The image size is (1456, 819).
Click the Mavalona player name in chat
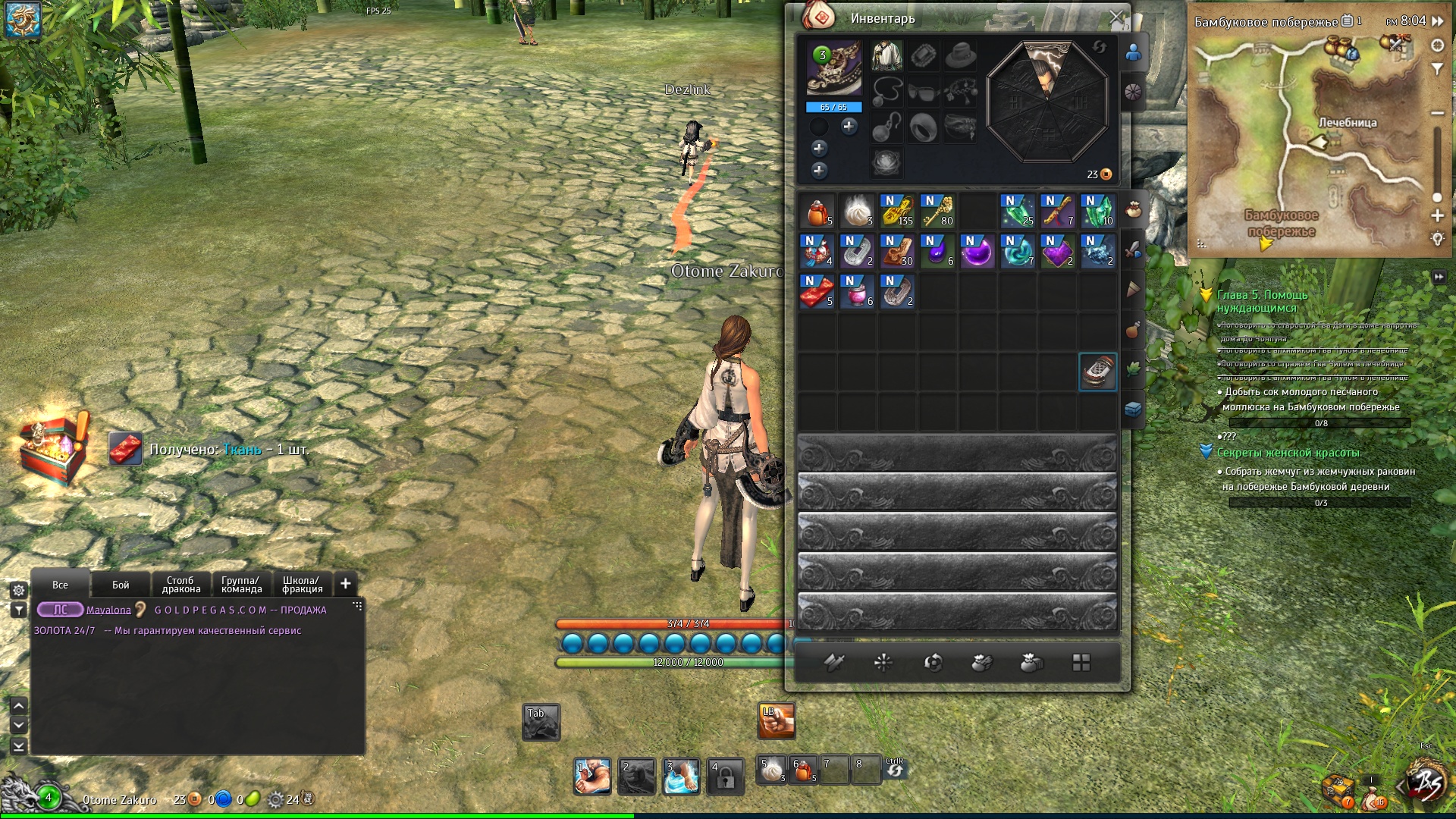pos(108,610)
